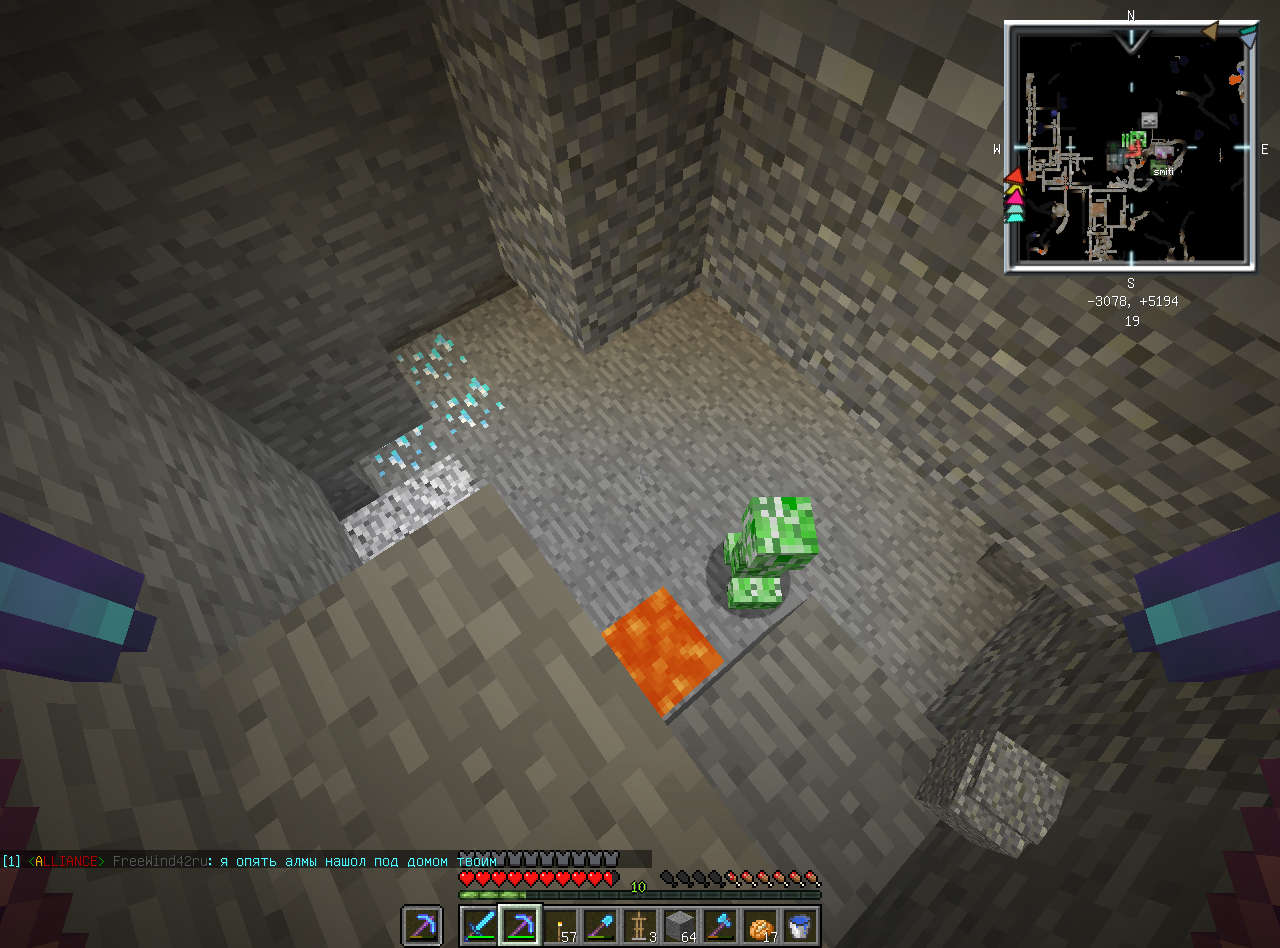Select the tan waypoint arrow on minimap edge

pos(1210,32)
